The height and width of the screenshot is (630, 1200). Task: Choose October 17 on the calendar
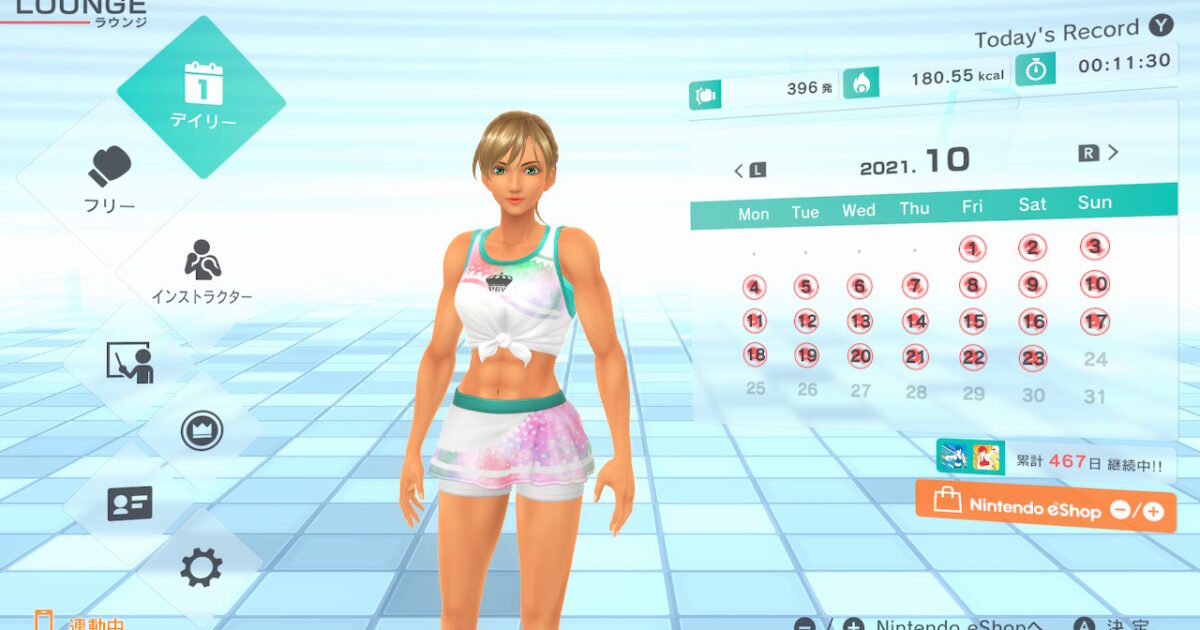coord(1096,321)
